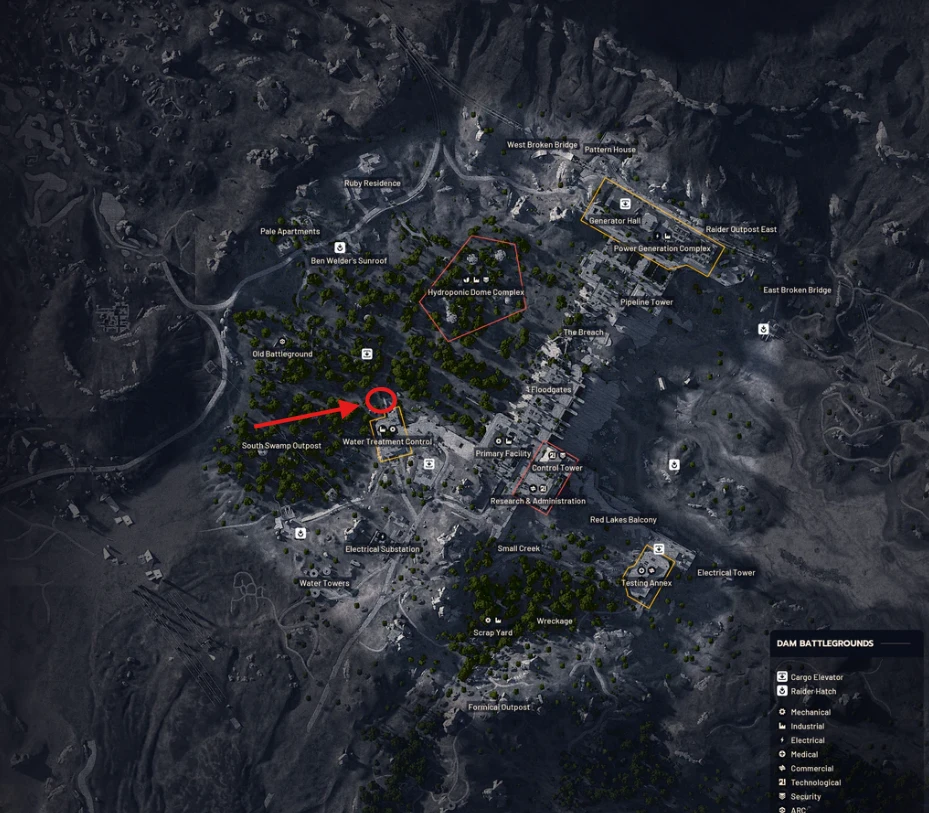
Task: Select the Cargo Elevator legend entry
Action: pyautogui.click(x=816, y=677)
